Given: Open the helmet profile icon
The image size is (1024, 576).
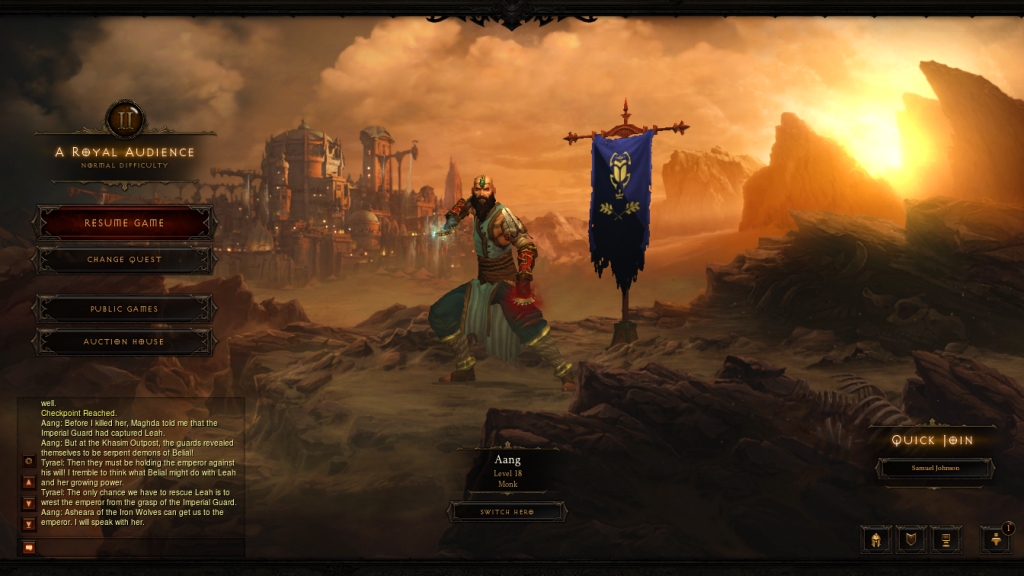Looking at the screenshot, I should tap(876, 540).
